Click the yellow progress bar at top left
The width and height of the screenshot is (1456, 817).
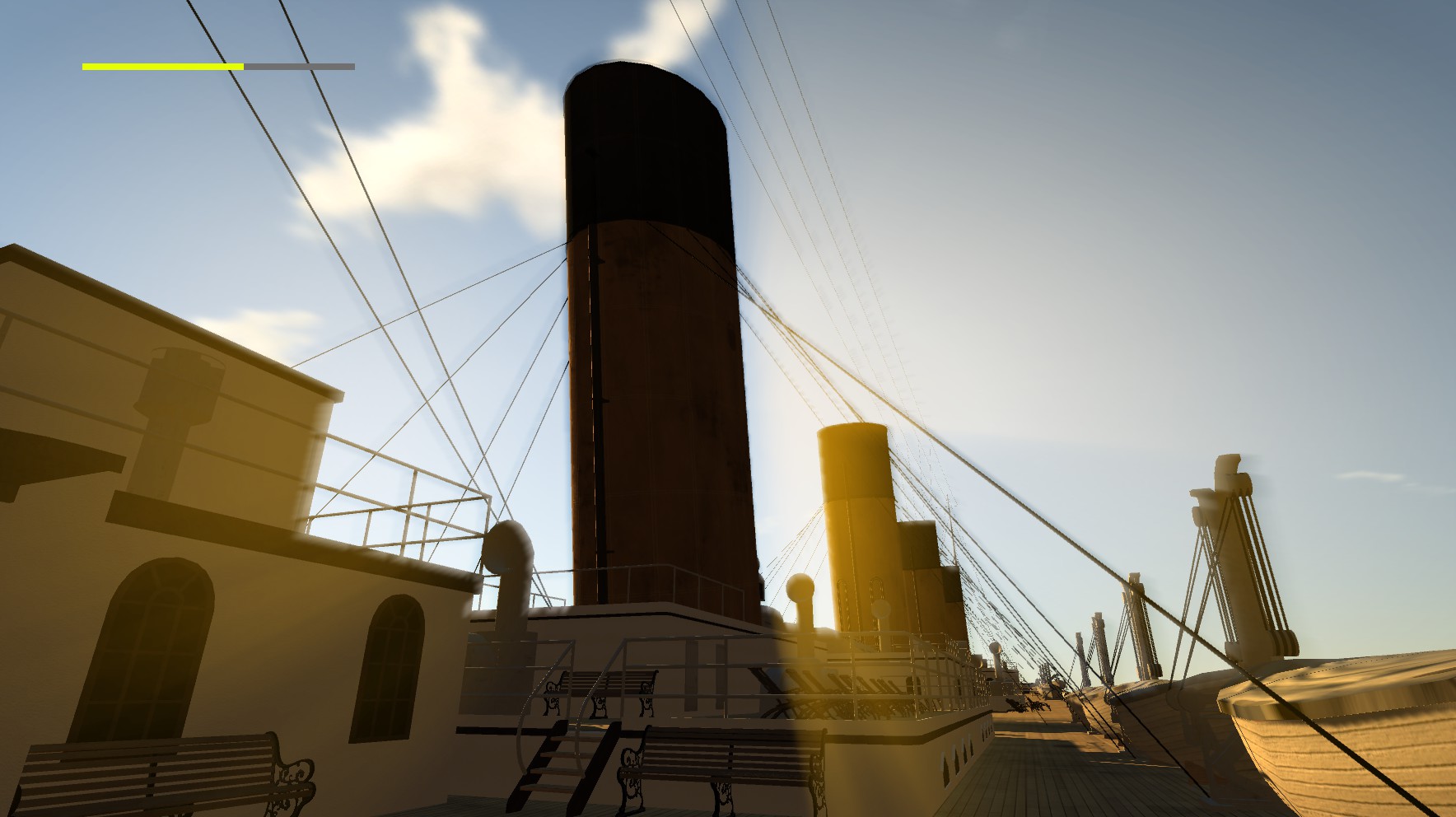point(161,64)
